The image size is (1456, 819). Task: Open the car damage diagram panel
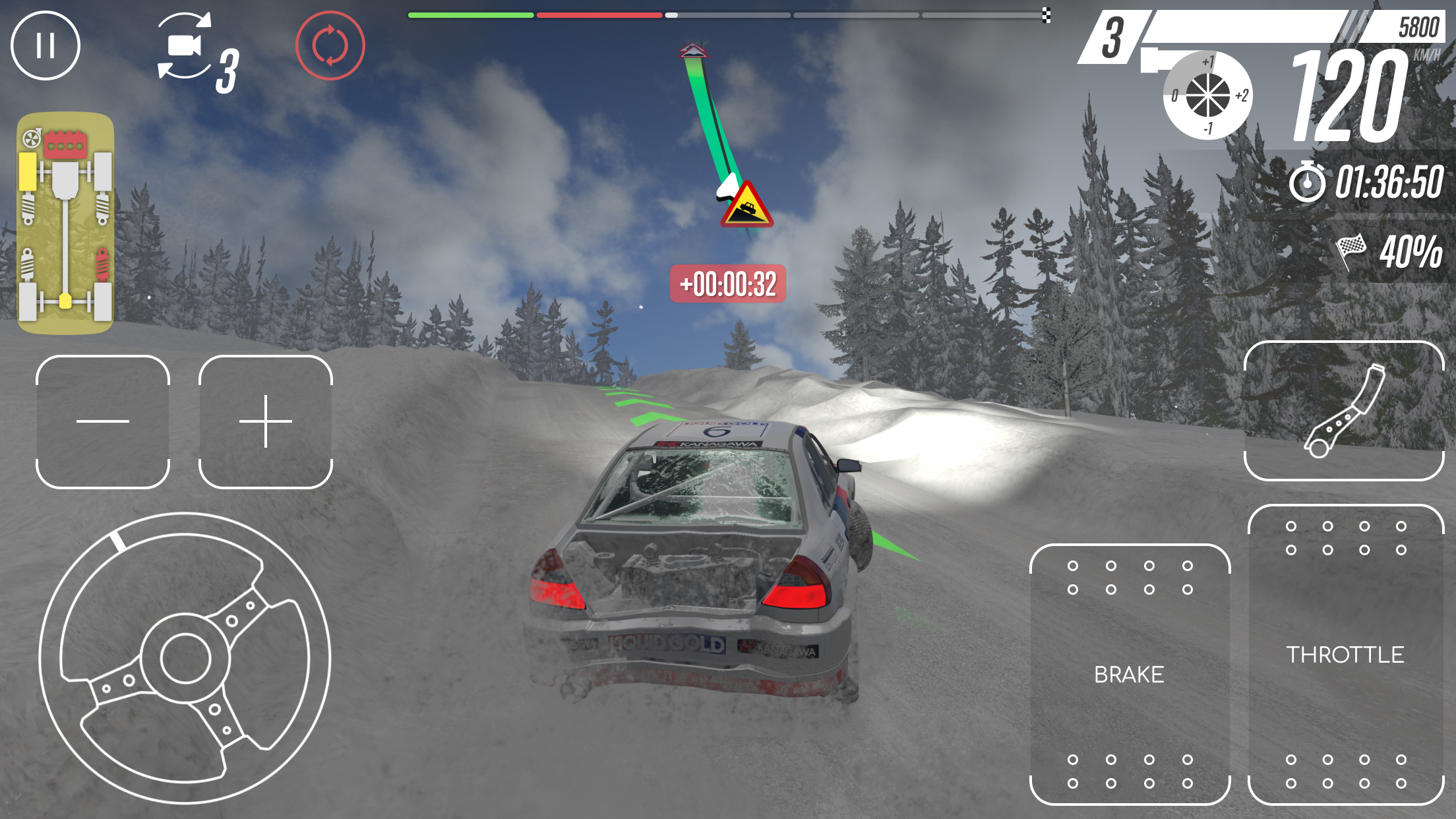(66, 221)
